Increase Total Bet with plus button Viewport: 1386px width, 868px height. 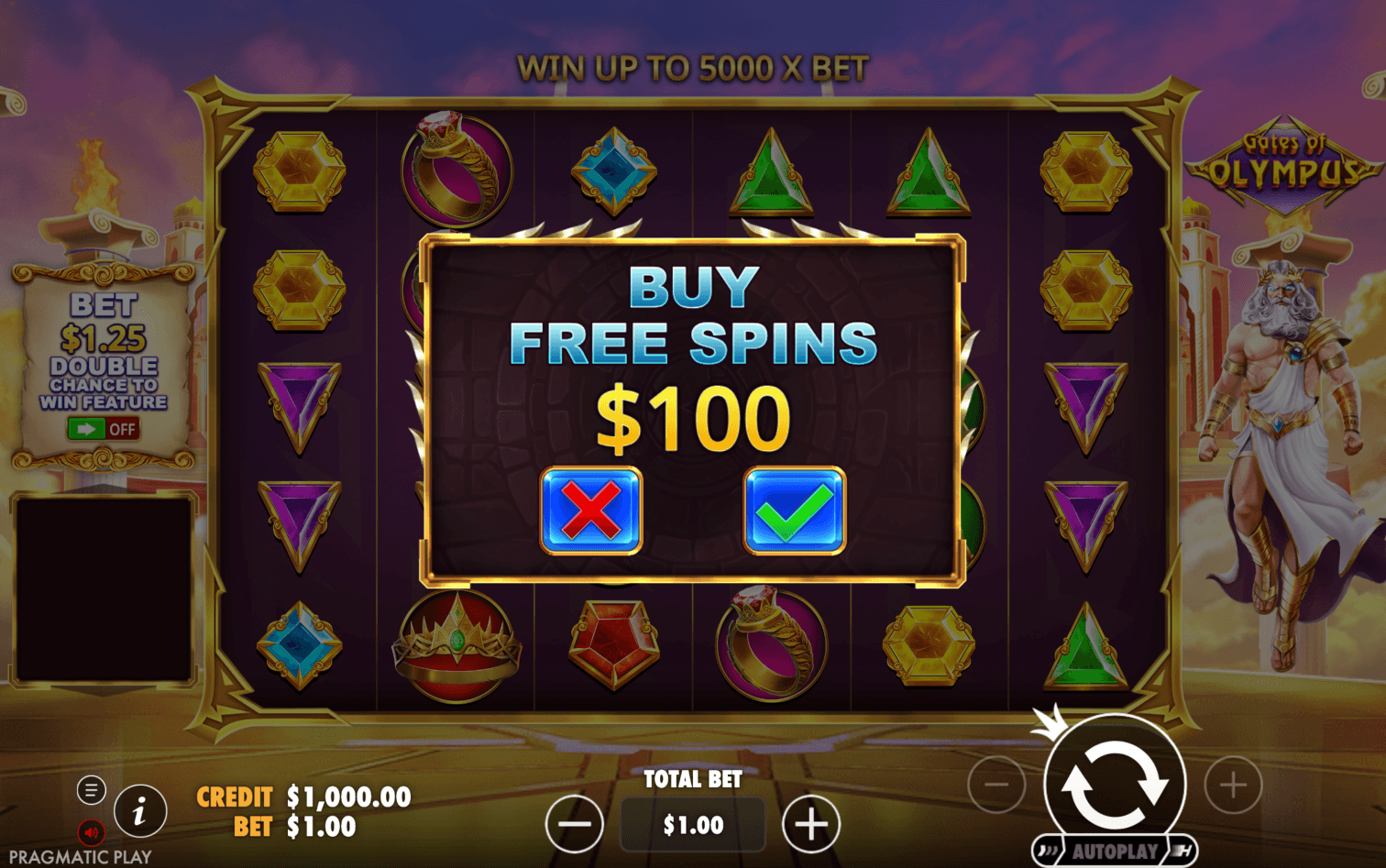(x=810, y=824)
